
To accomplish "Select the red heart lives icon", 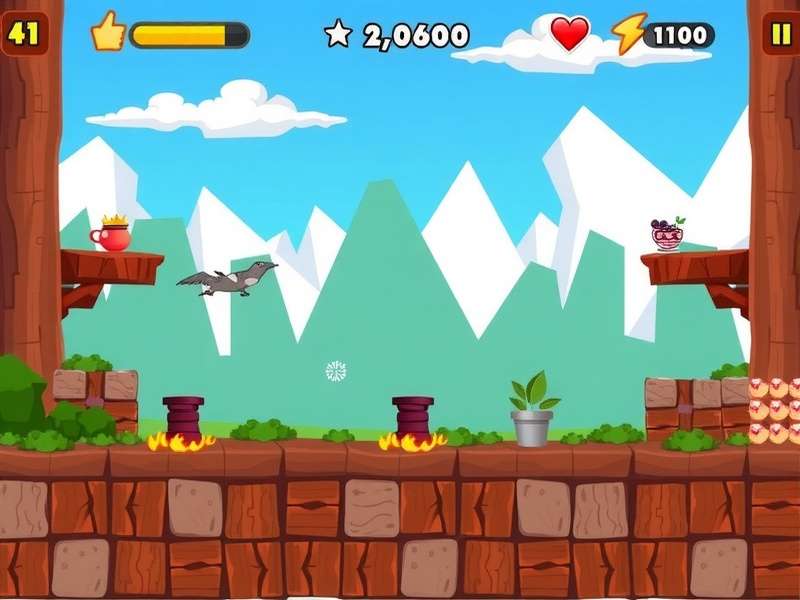I will click(570, 34).
